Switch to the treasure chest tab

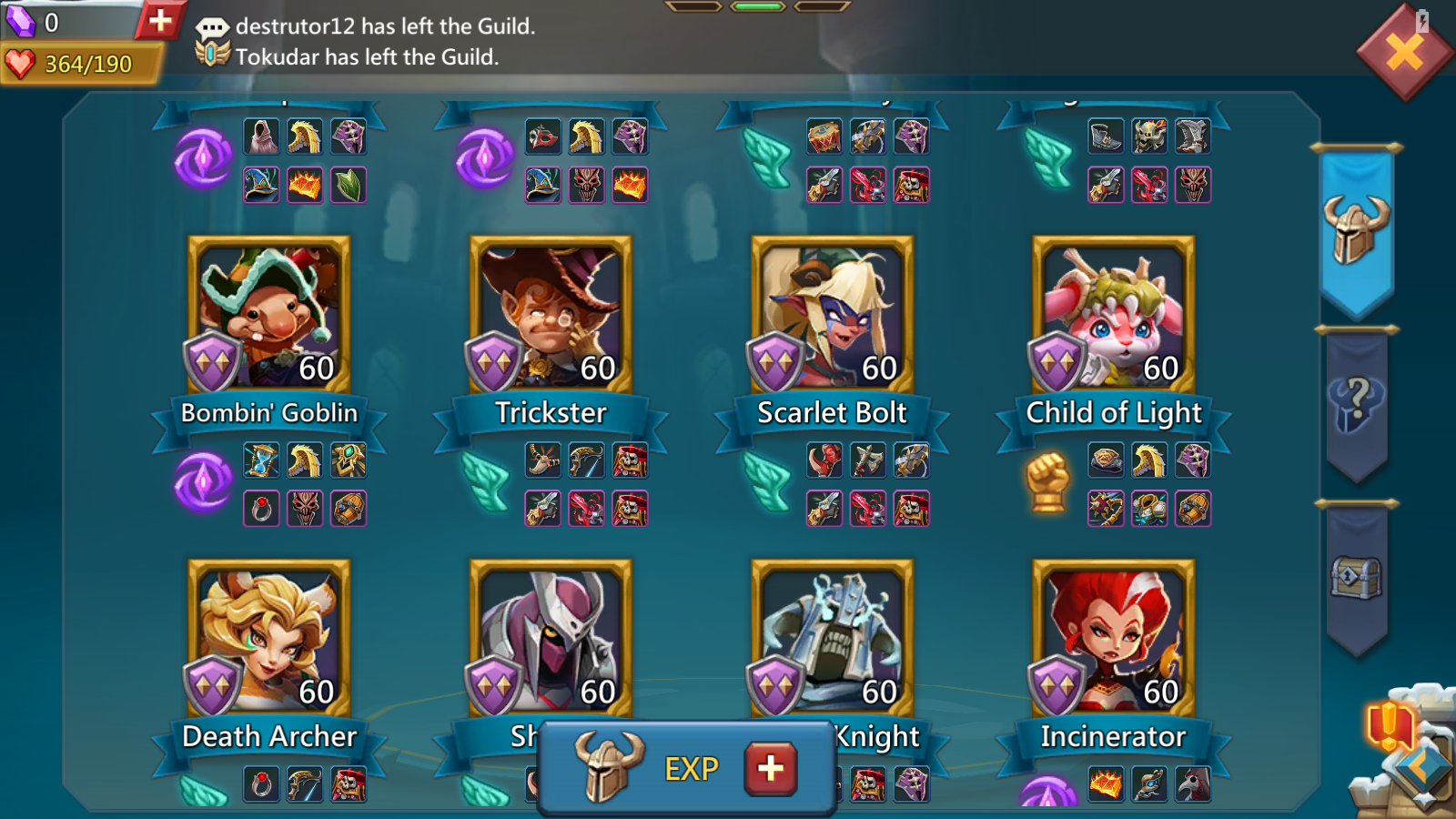point(1356,577)
